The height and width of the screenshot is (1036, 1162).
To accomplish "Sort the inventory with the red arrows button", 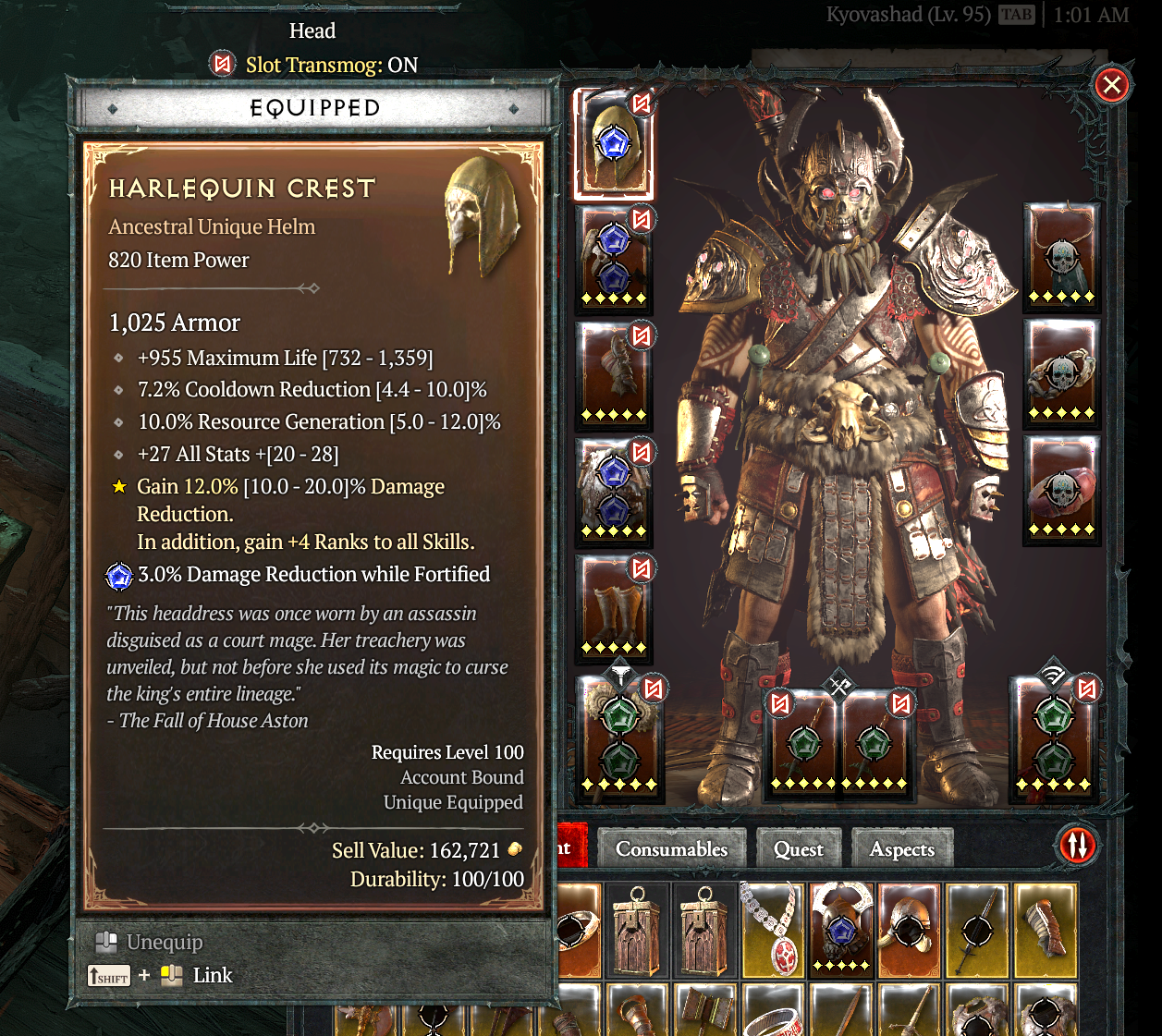I will point(1077,845).
